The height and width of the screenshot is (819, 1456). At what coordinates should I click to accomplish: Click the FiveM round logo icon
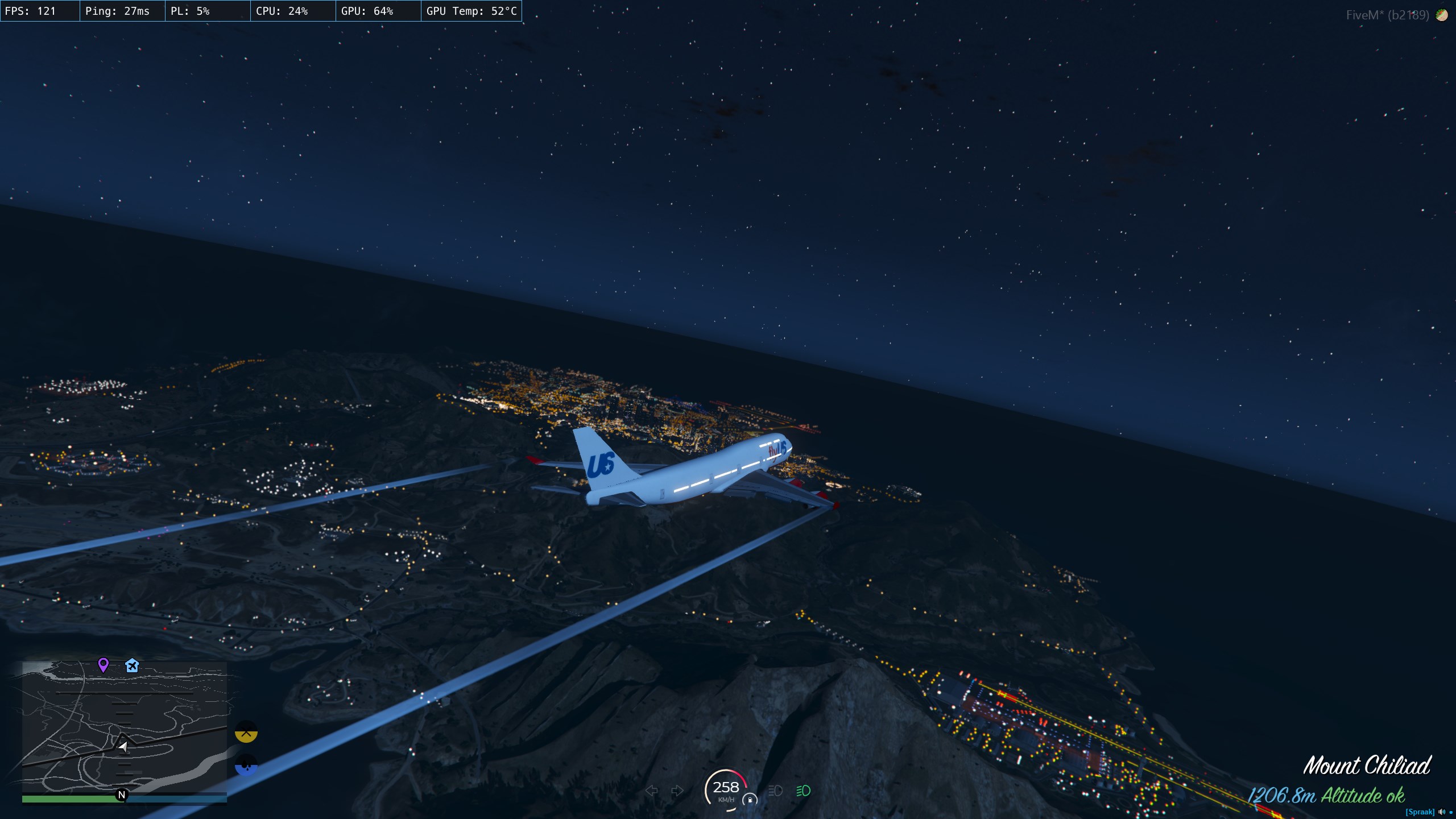[1442, 15]
